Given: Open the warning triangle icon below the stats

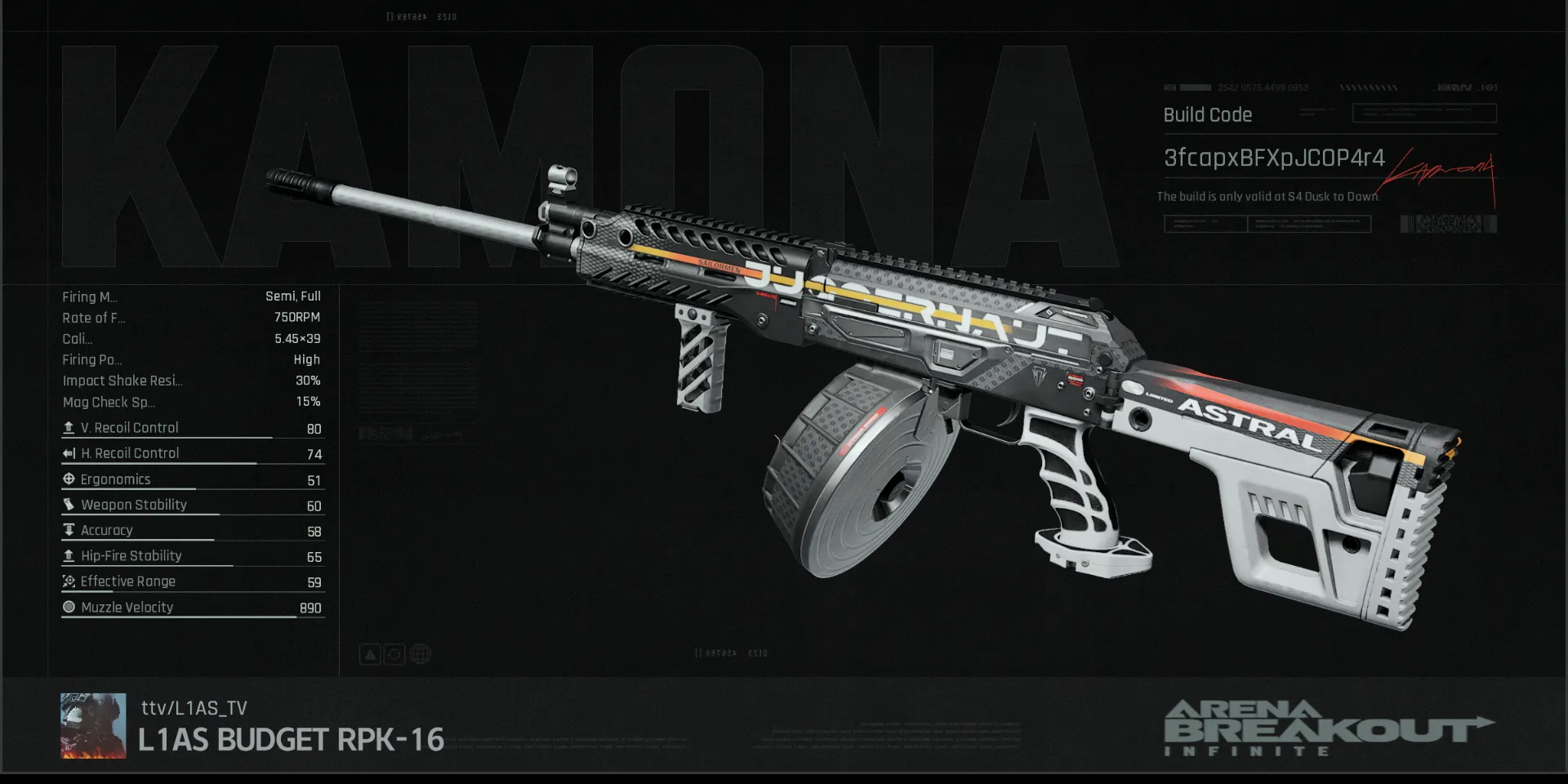Looking at the screenshot, I should pyautogui.click(x=369, y=653).
